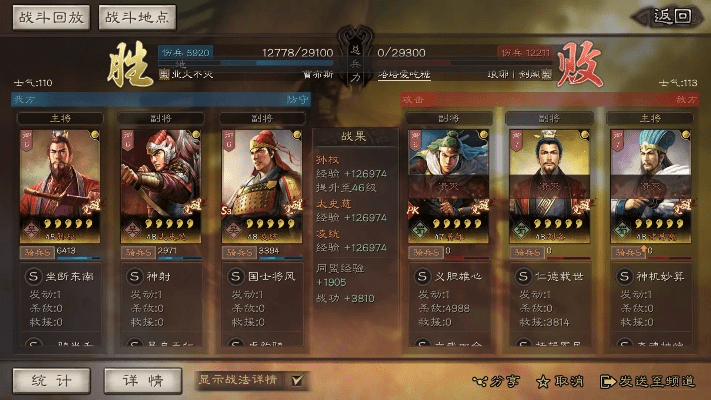Click the 取消 star favorite button
Image resolution: width=711 pixels, height=400 pixels.
(x=561, y=381)
